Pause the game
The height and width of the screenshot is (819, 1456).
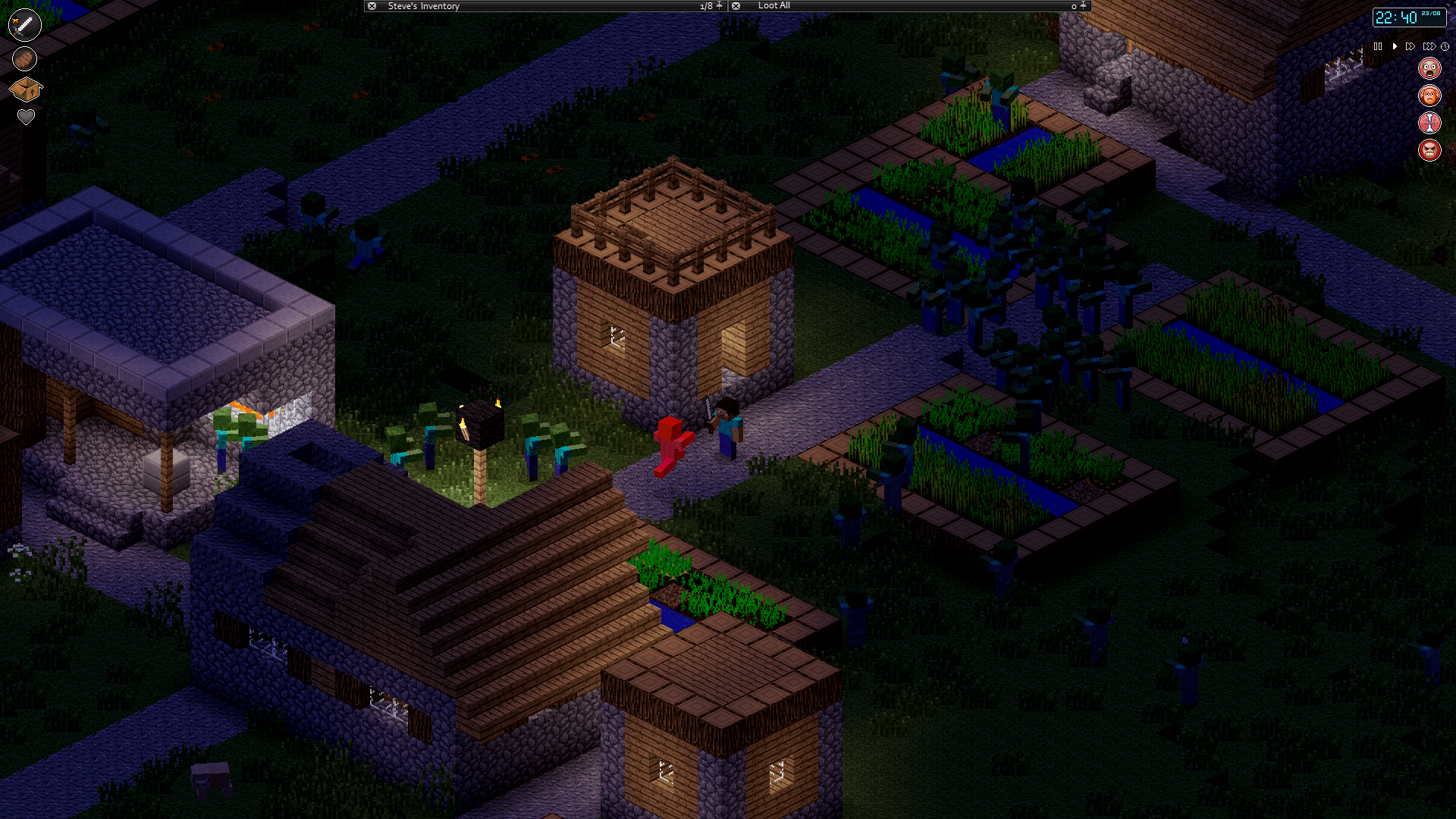click(x=1378, y=46)
